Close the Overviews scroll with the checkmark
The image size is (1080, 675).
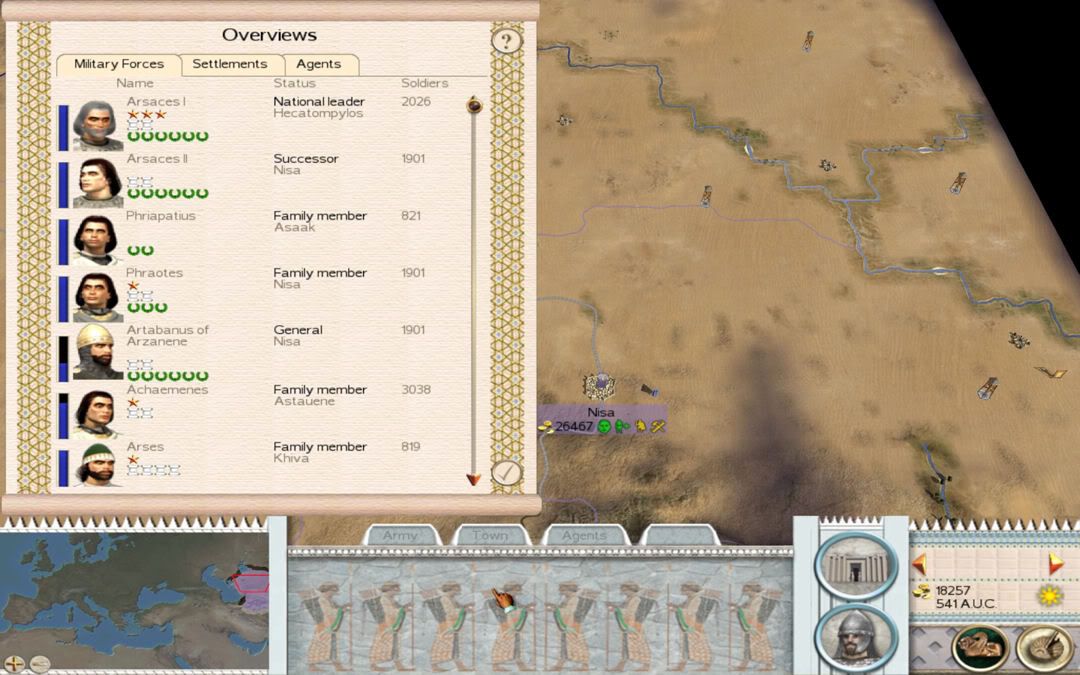508,472
